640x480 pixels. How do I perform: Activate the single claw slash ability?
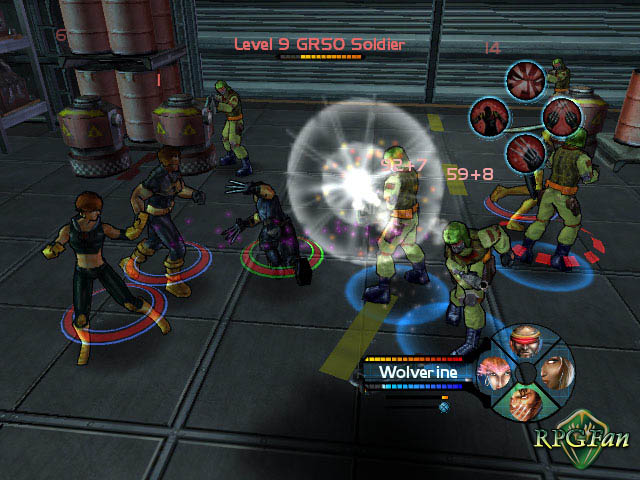point(524,152)
